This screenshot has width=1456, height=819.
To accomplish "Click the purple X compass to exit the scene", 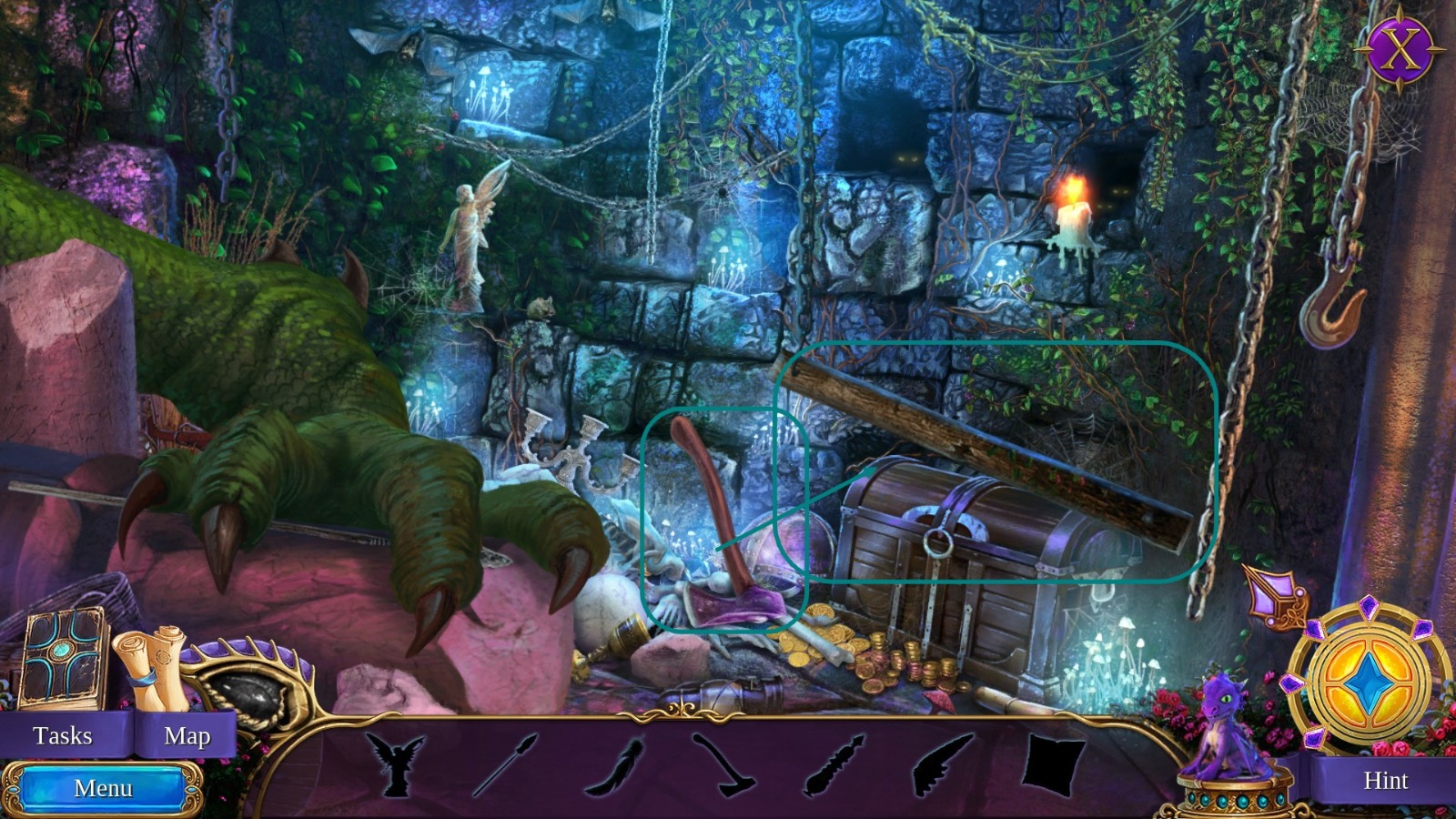I will [1401, 47].
